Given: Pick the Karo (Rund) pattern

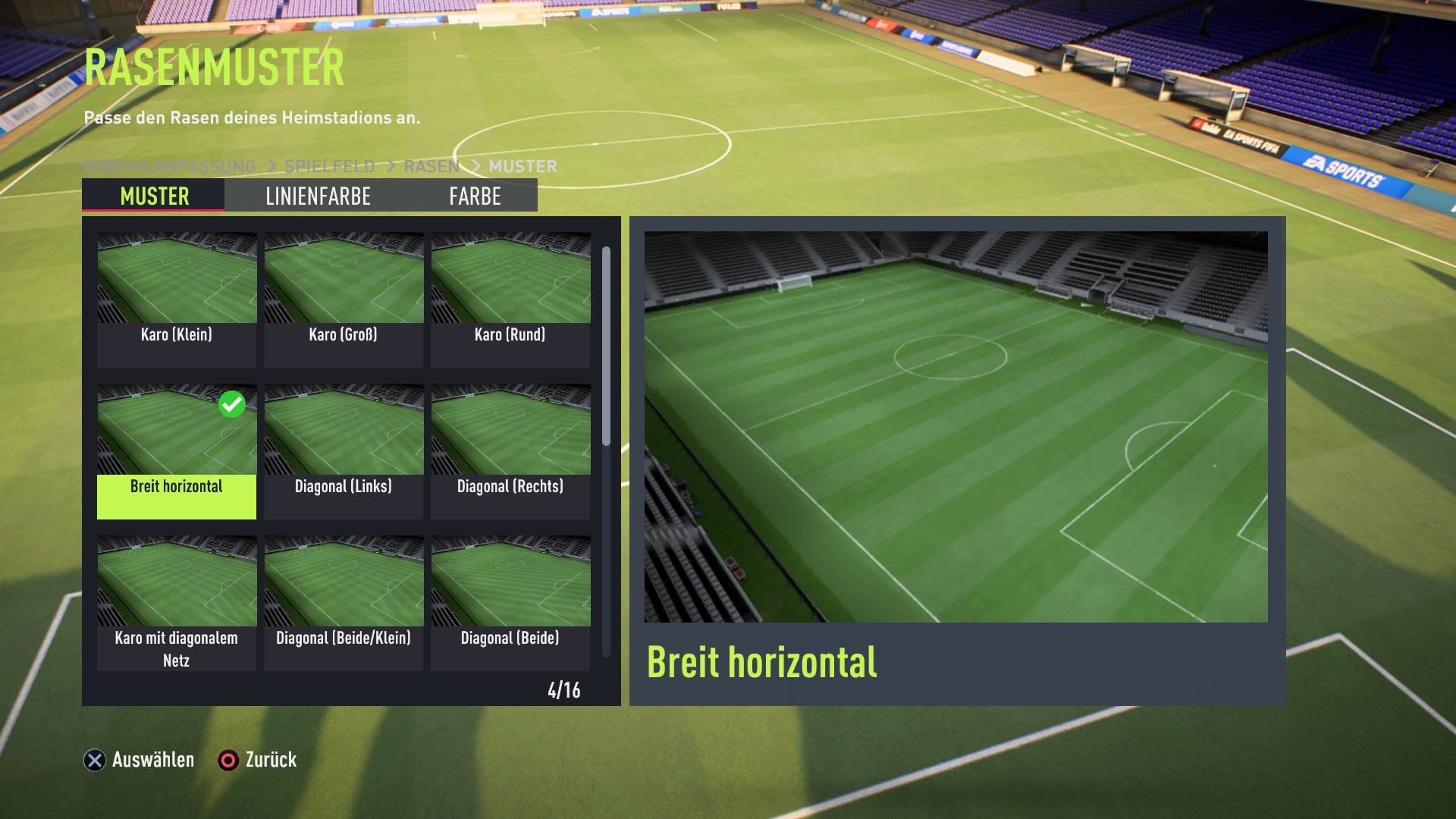Looking at the screenshot, I should [x=510, y=300].
